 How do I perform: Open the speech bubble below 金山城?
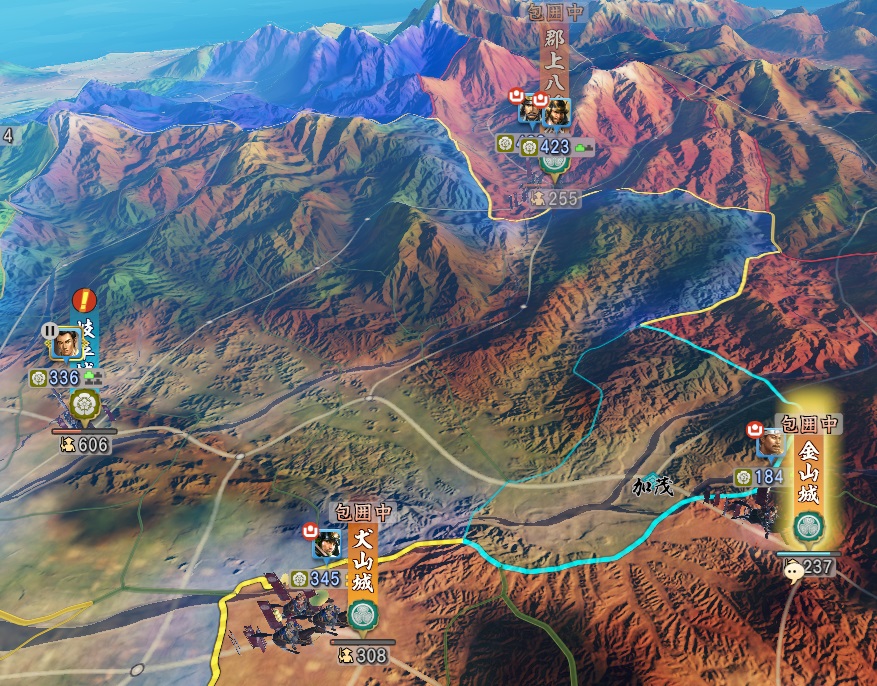click(793, 572)
